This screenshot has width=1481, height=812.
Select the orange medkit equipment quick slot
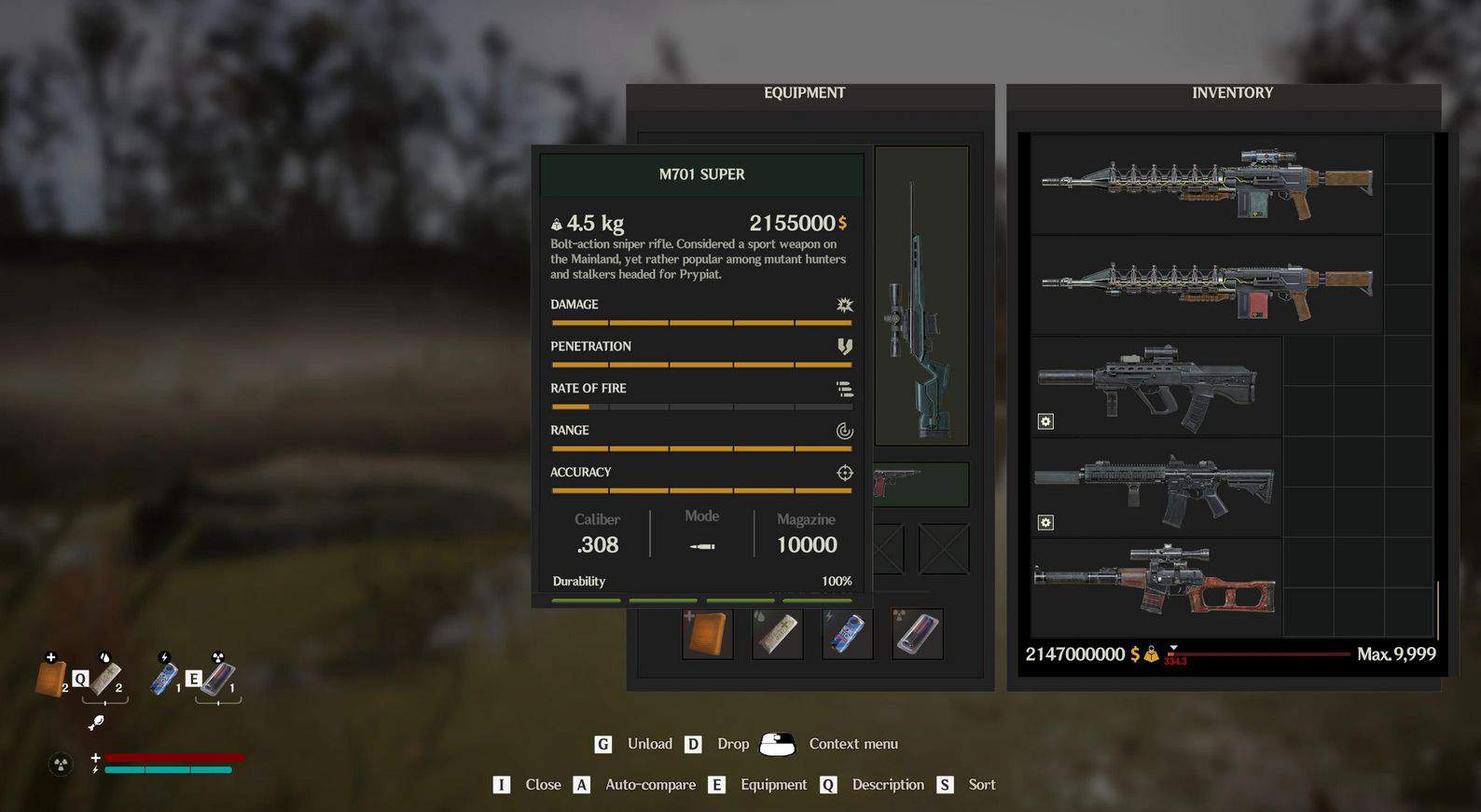tap(708, 634)
